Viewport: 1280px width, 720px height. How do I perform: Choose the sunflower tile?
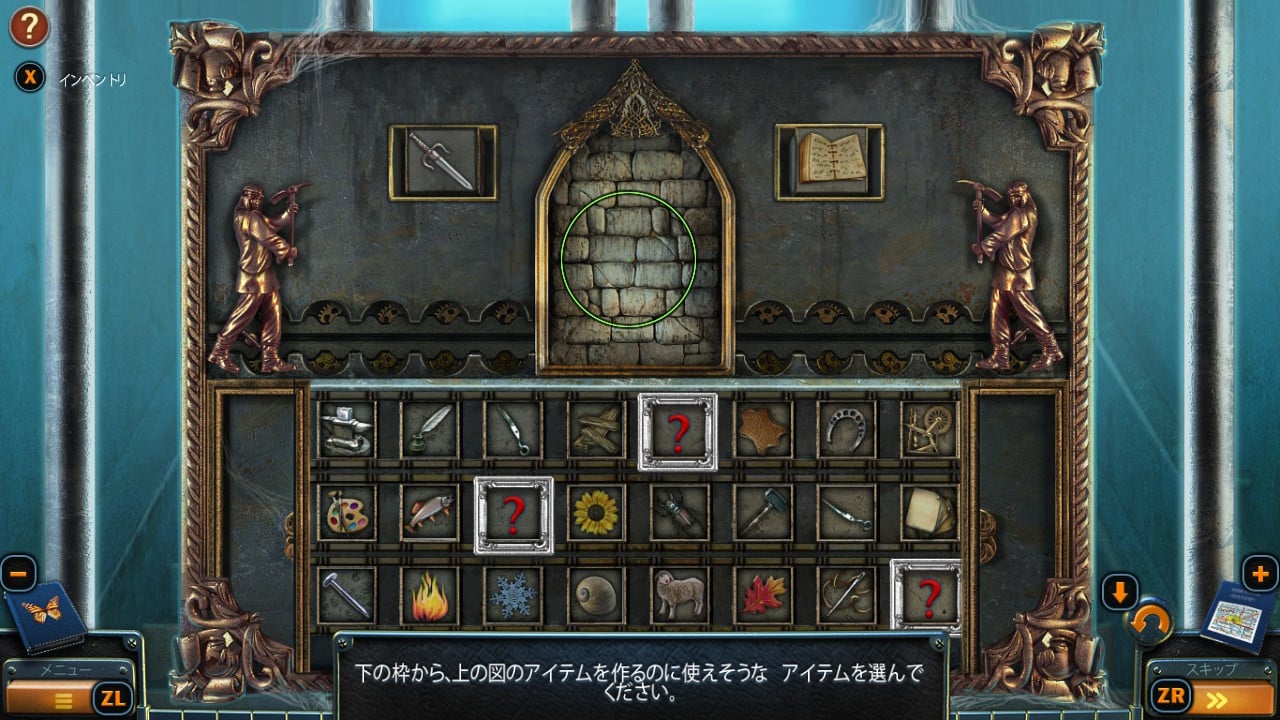[597, 512]
